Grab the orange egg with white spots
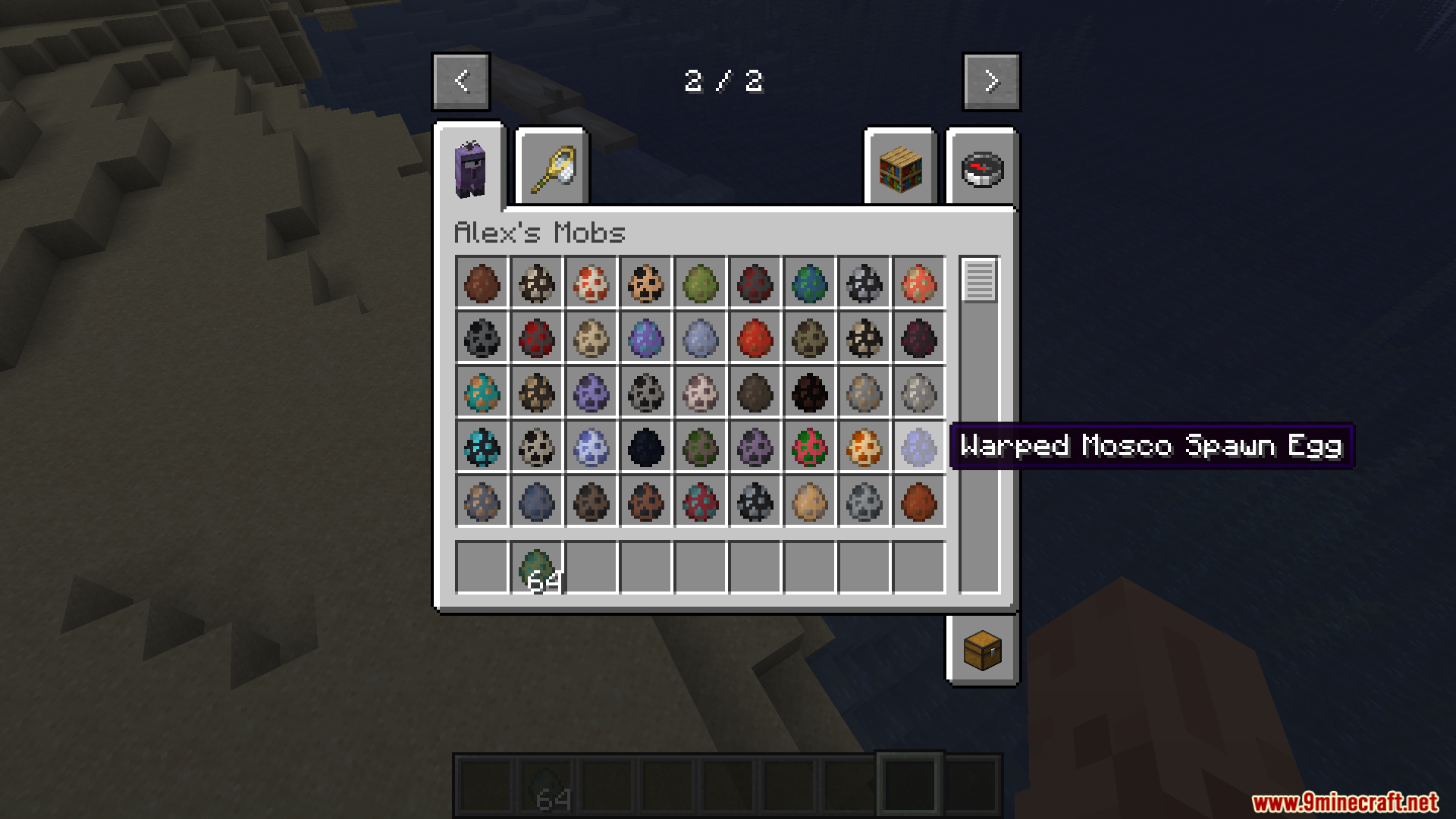This screenshot has height=819, width=1456. (864, 447)
